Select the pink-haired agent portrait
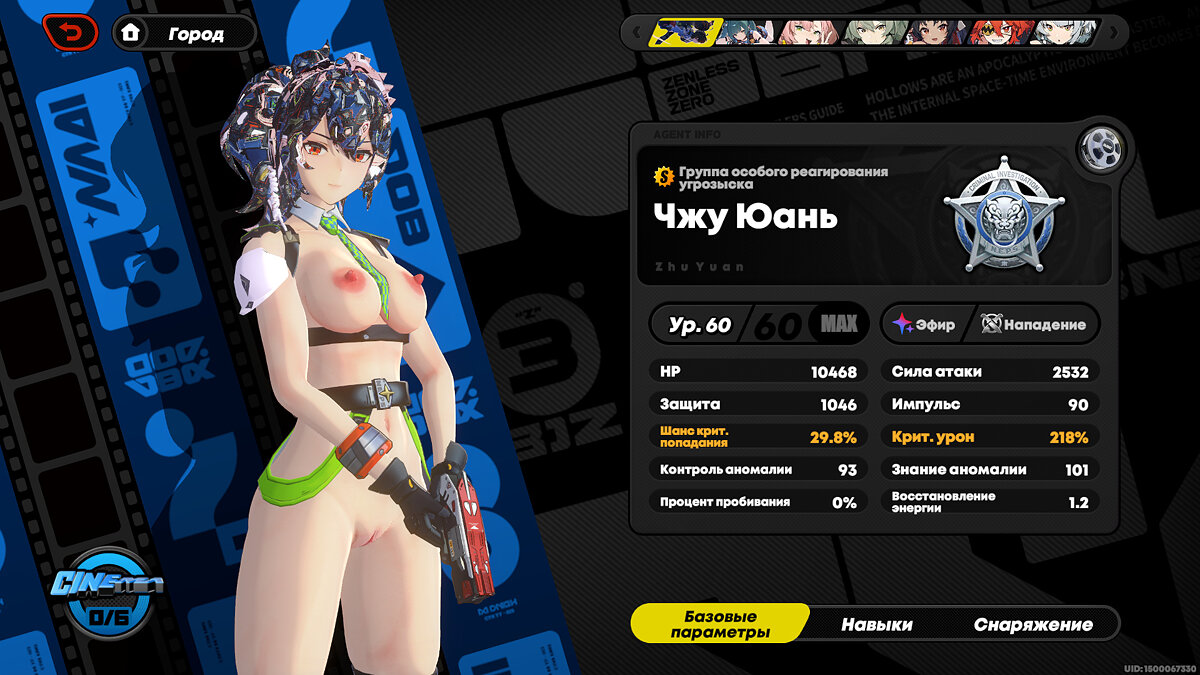 pyautogui.click(x=809, y=33)
